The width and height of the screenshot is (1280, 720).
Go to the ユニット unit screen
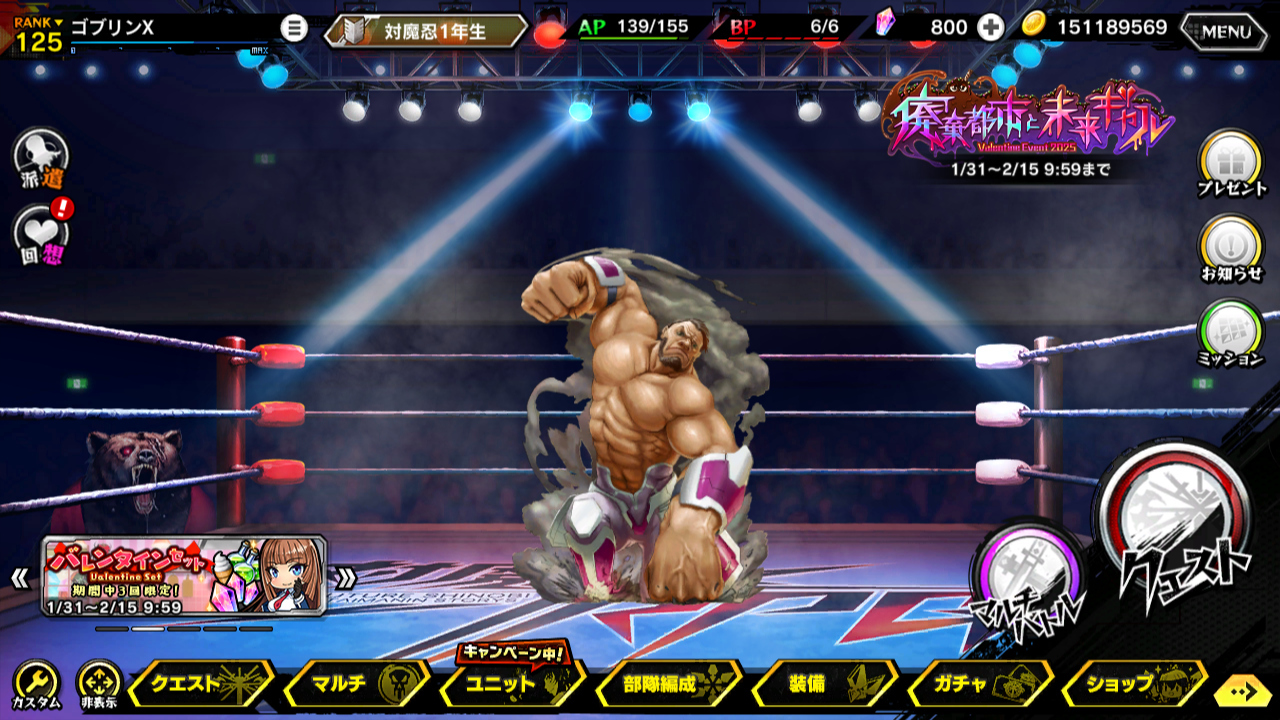click(511, 685)
